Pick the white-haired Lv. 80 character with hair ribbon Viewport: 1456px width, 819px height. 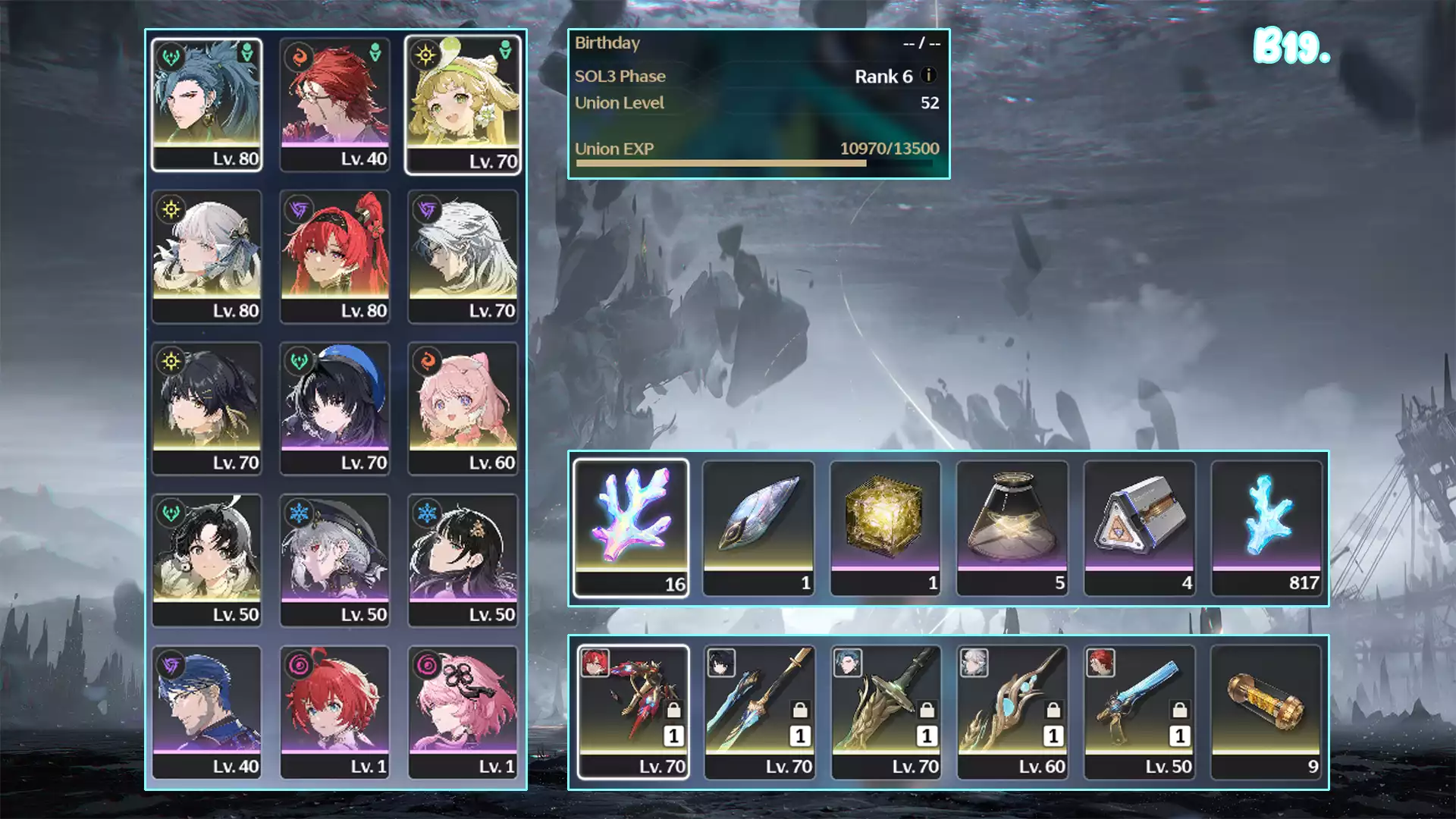tap(206, 256)
